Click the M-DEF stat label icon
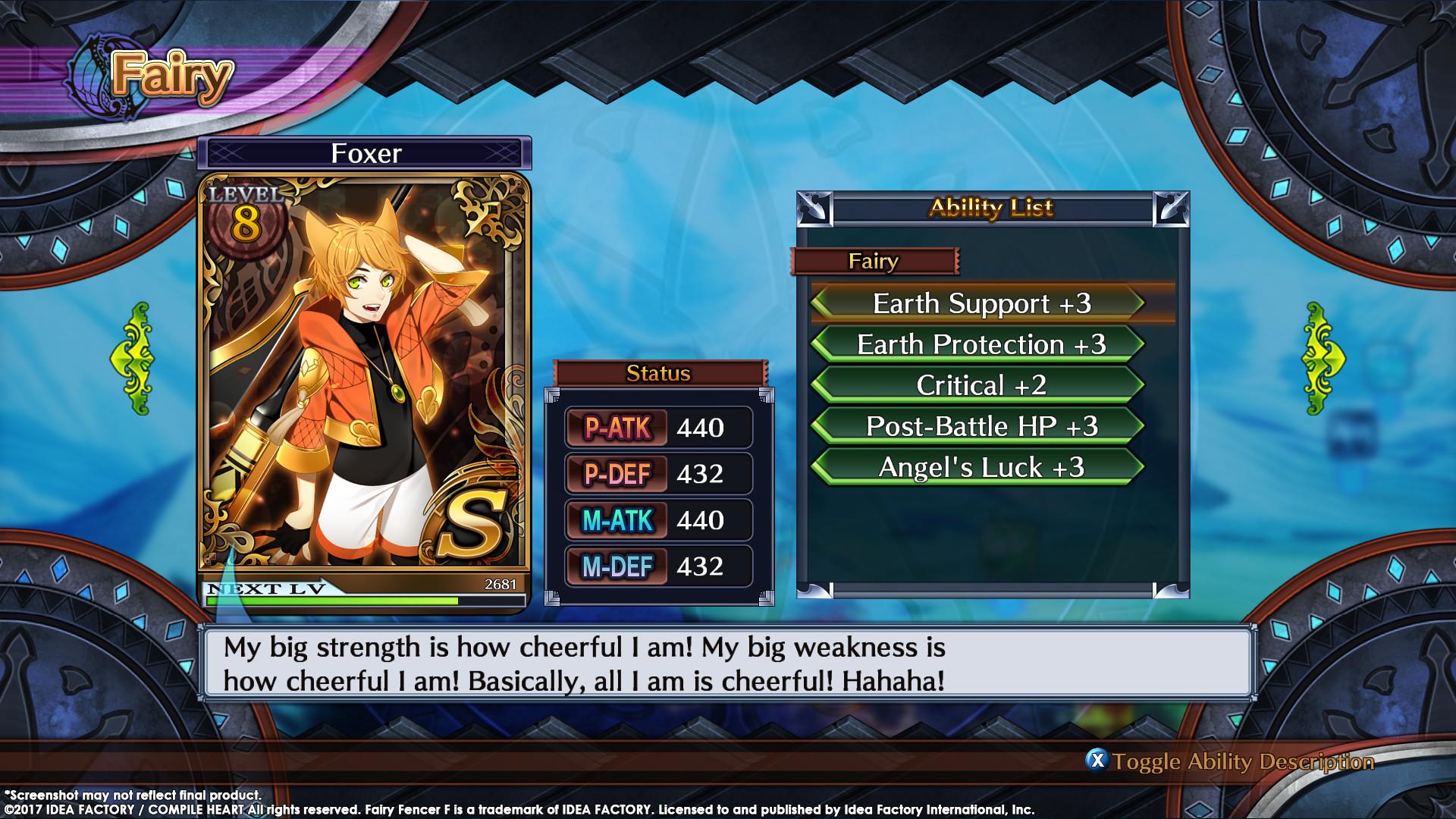The width and height of the screenshot is (1456, 819). [618, 566]
